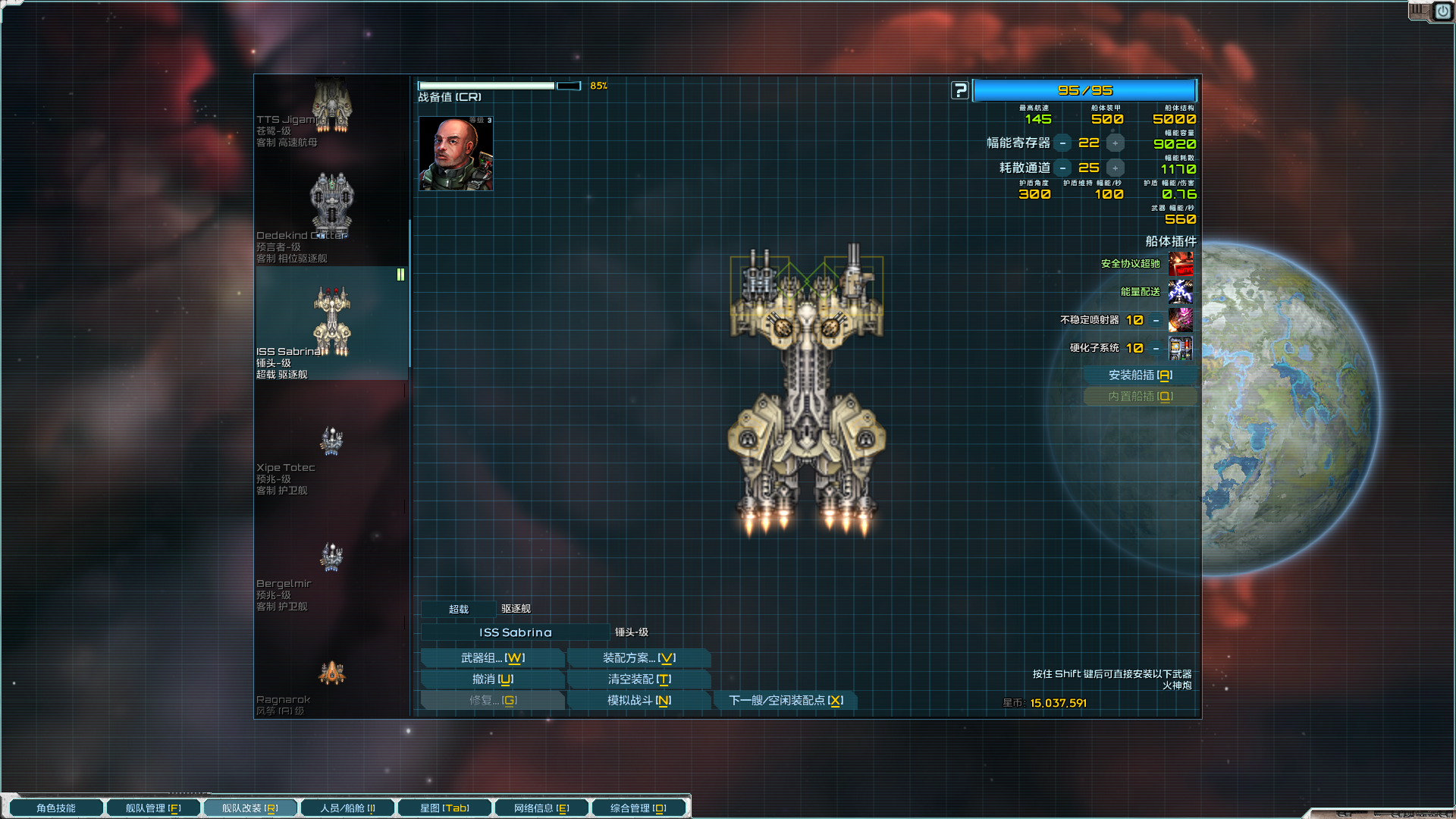Remove 硬化子系统 using its minus control
This screenshot has height=819, width=1456.
point(1155,348)
